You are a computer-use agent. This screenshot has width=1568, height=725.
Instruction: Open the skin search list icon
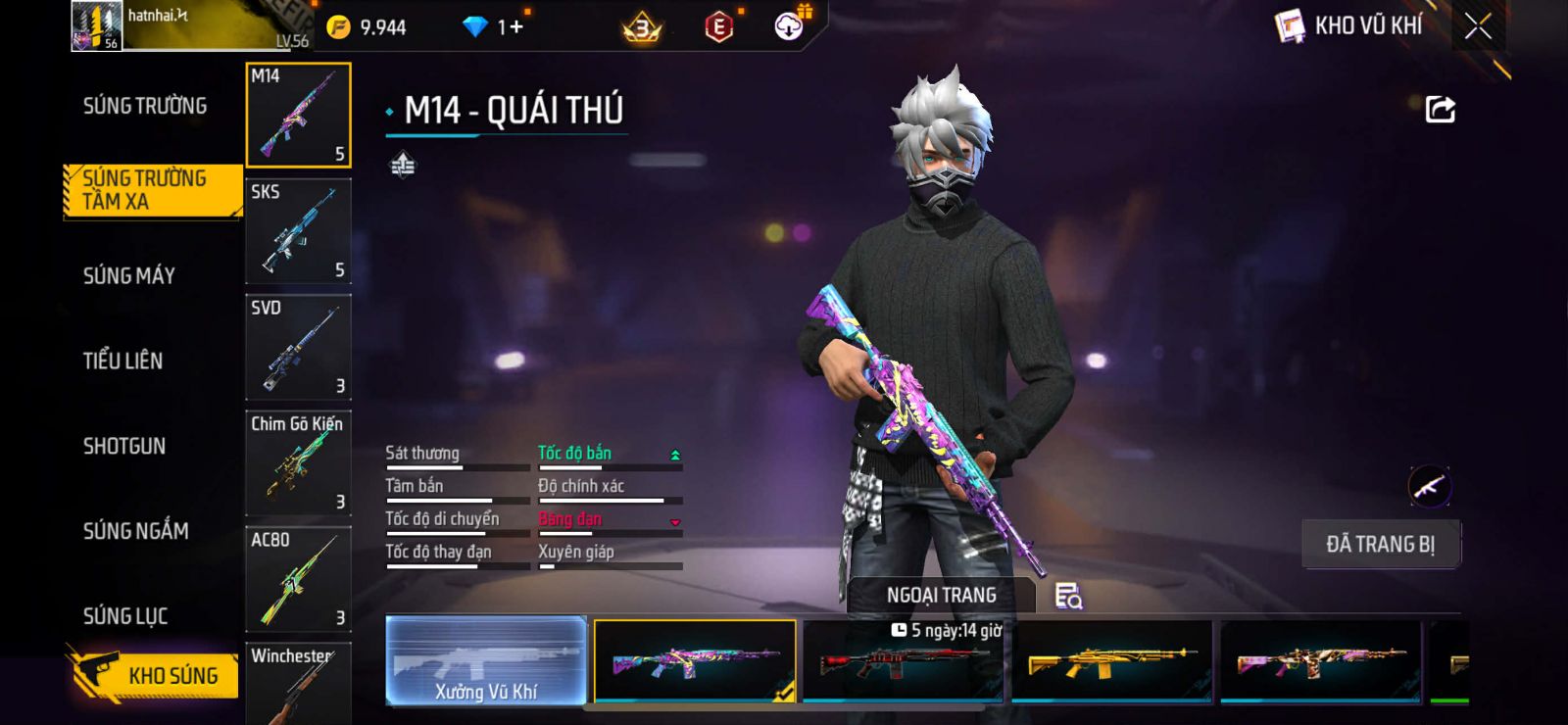point(1067,596)
